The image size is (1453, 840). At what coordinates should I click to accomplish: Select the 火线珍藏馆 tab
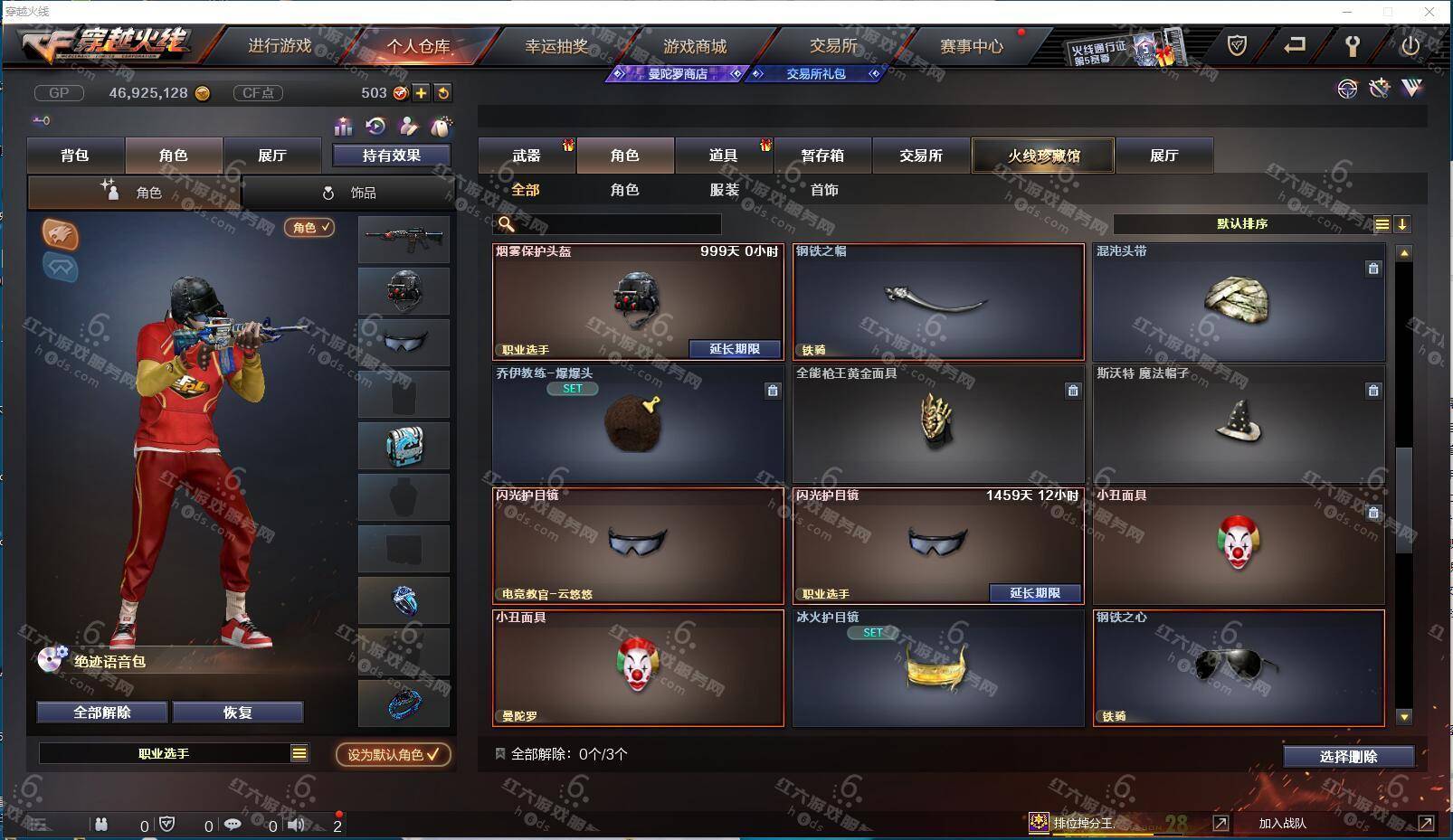[1043, 156]
